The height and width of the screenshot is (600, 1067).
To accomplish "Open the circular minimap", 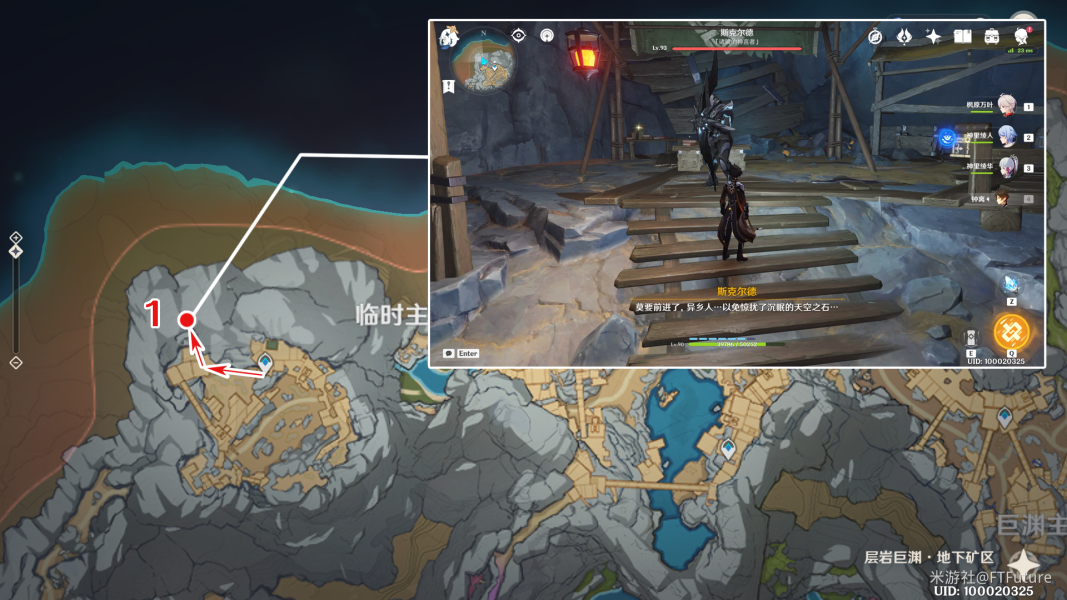I will tap(484, 60).
